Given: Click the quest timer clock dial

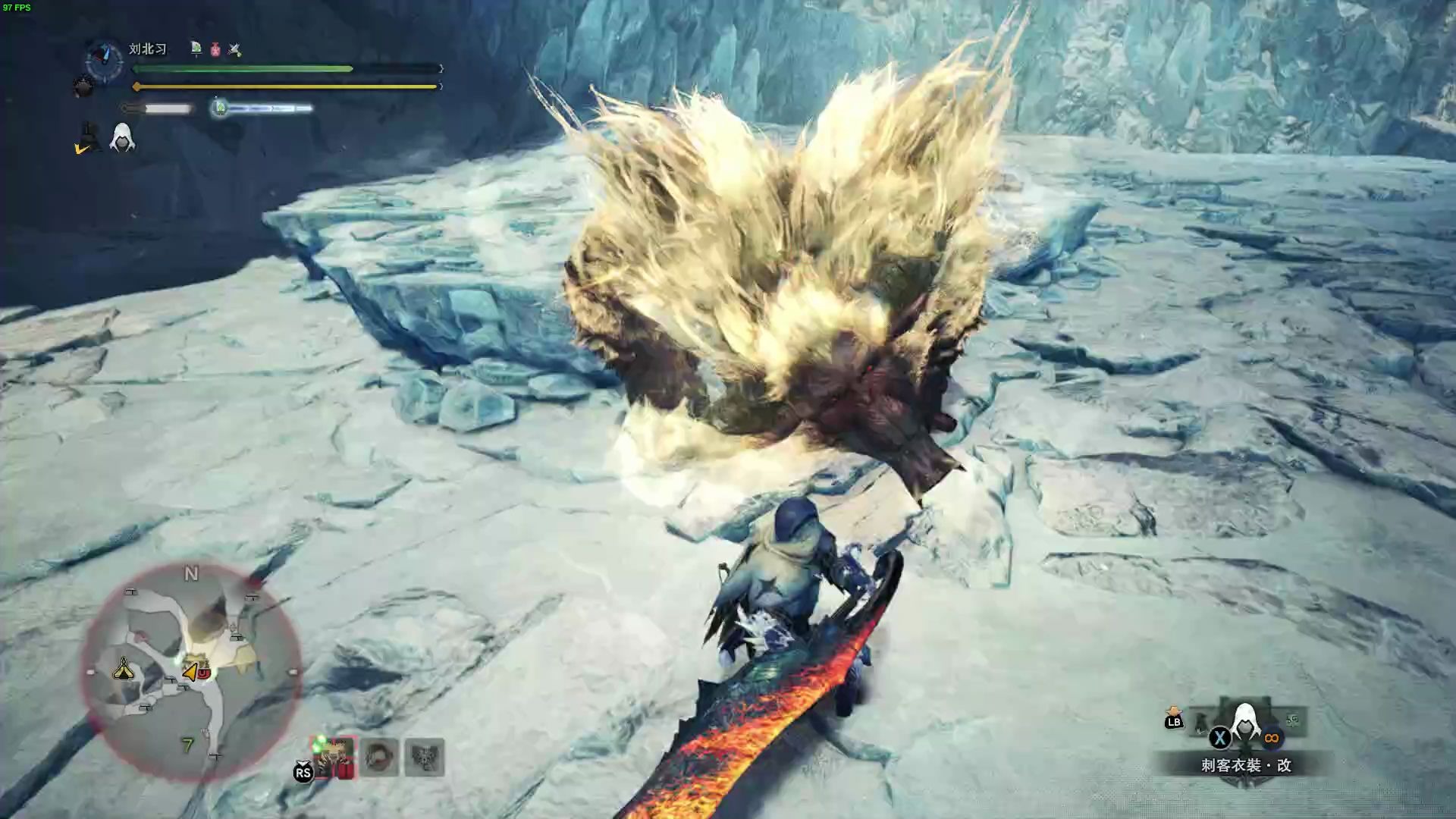Looking at the screenshot, I should pyautogui.click(x=105, y=61).
